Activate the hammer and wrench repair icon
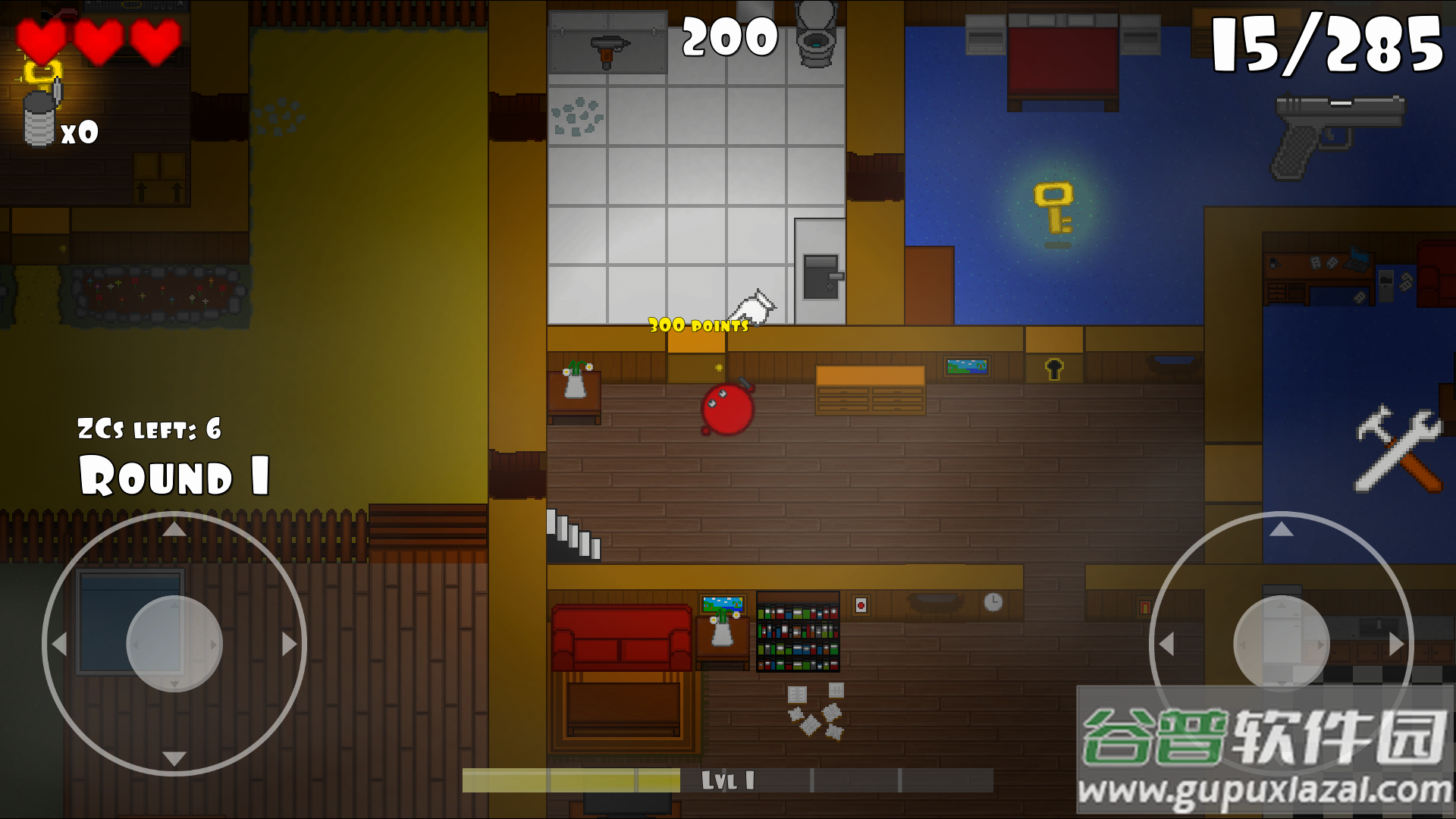 point(1398,449)
